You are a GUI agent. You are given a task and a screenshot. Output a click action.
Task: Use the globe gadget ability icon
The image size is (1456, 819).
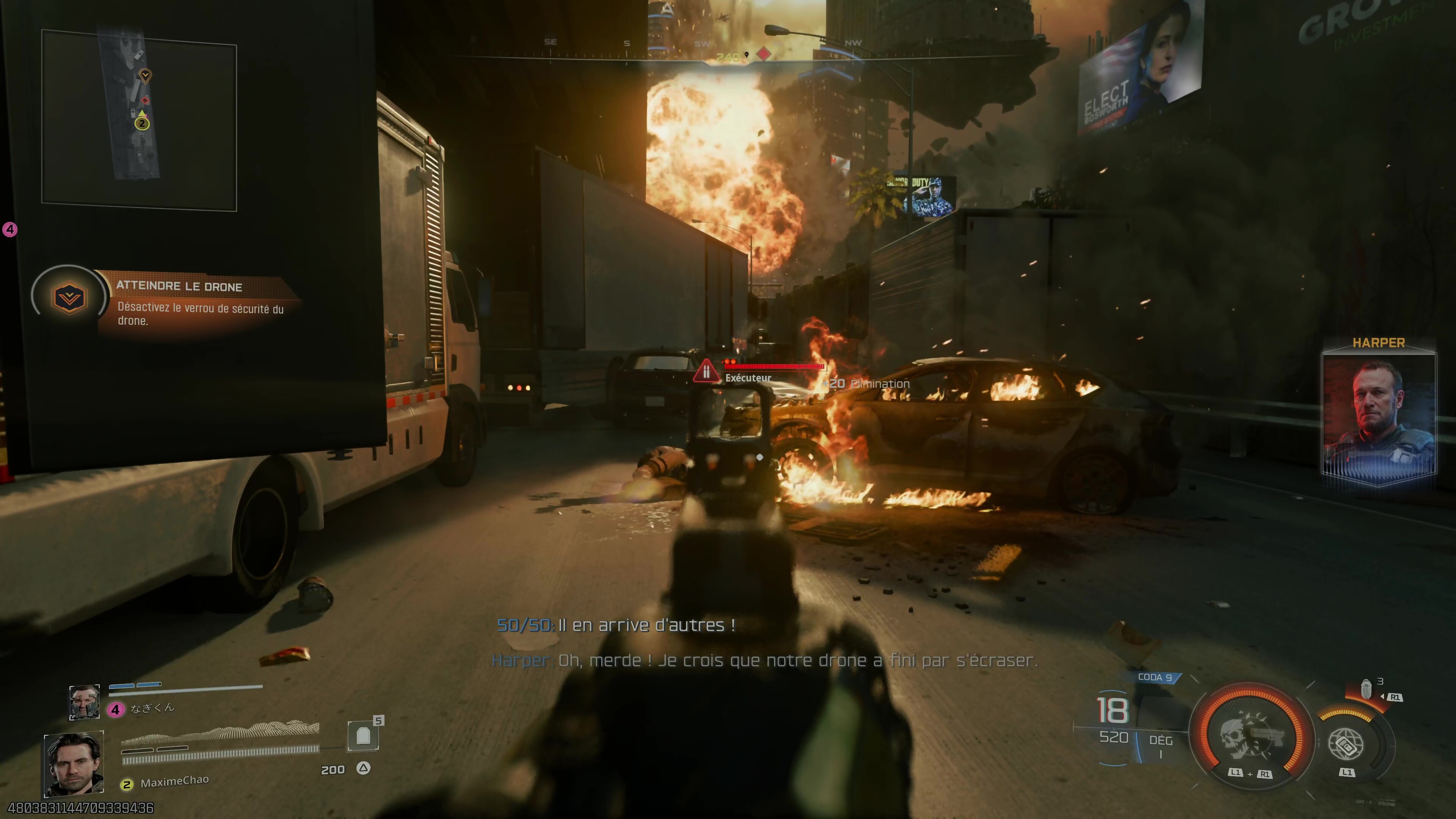point(1346,744)
